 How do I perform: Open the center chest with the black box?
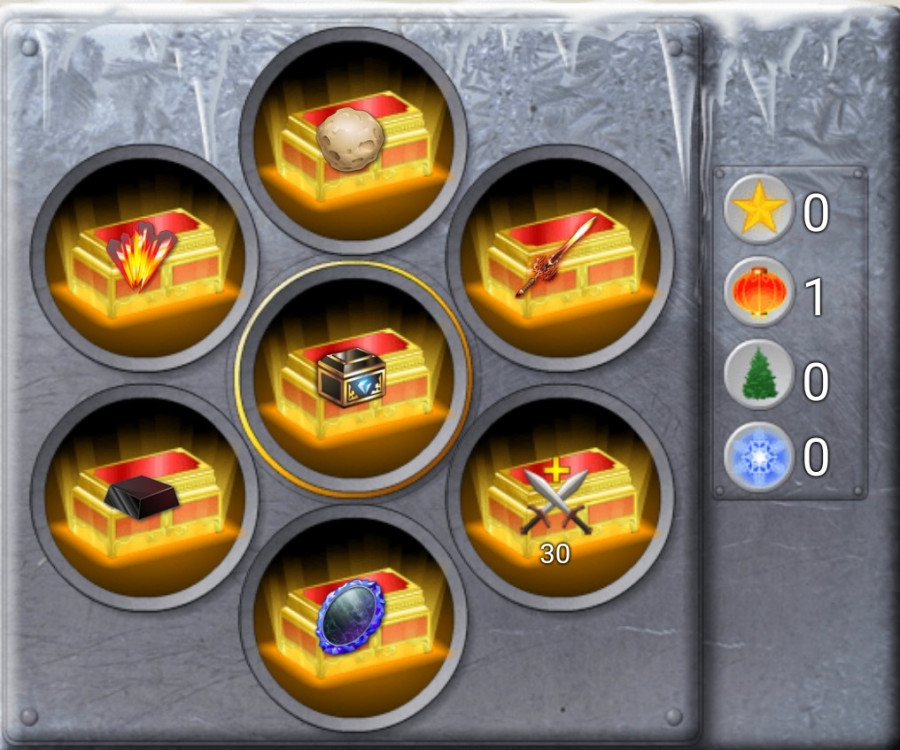tap(353, 378)
